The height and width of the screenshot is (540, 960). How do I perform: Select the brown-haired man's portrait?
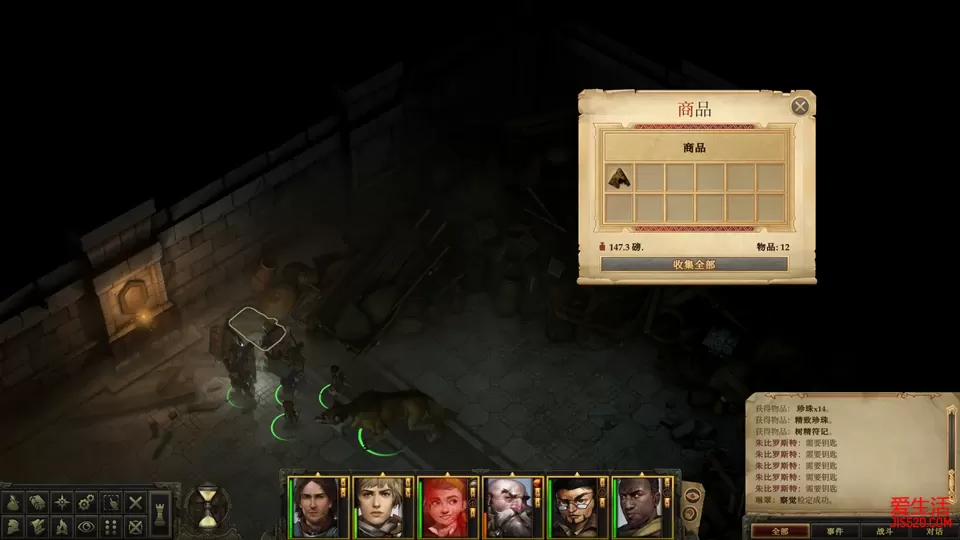315,506
